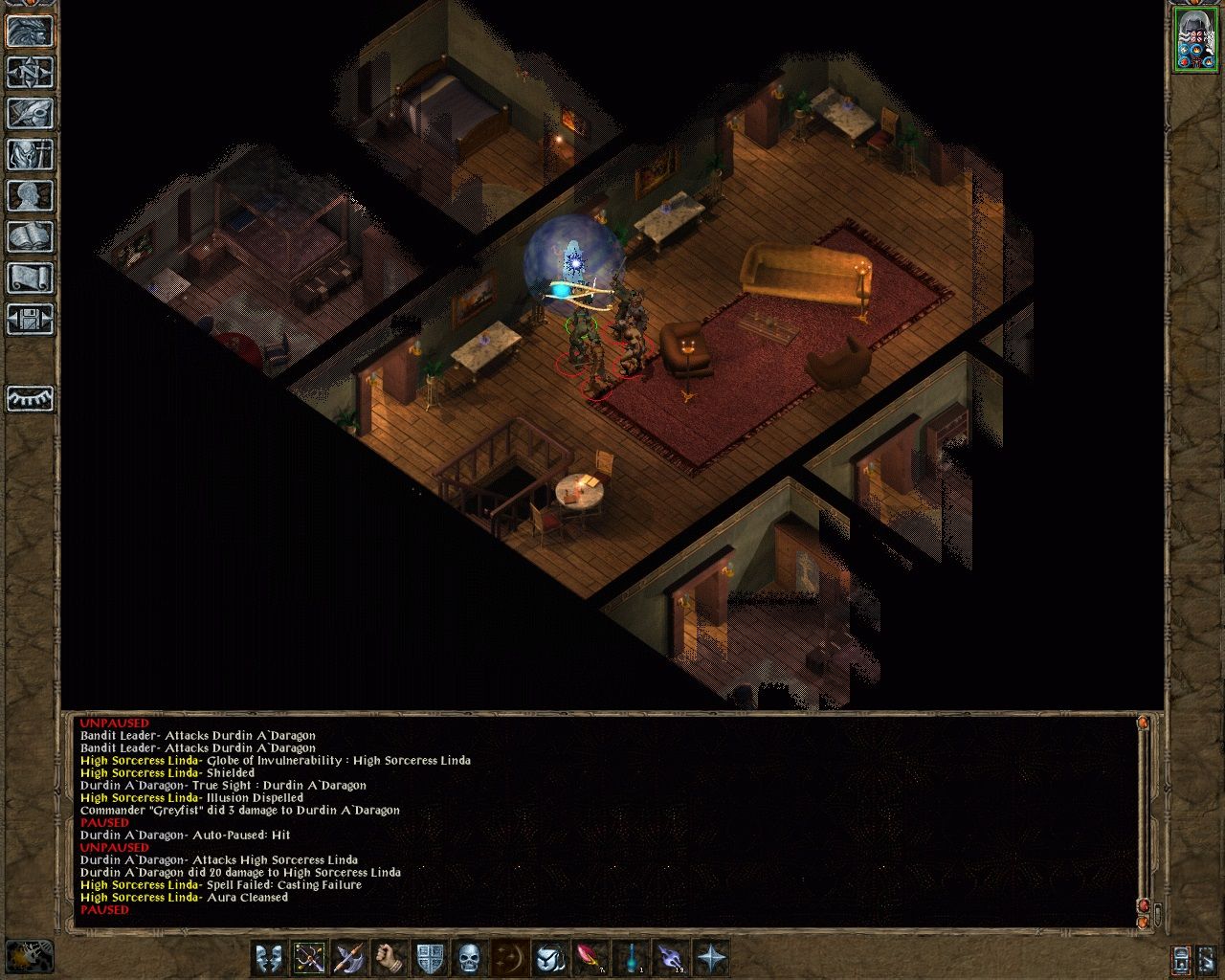Use the red feather quick item
The width and height of the screenshot is (1225, 980).
point(590,957)
